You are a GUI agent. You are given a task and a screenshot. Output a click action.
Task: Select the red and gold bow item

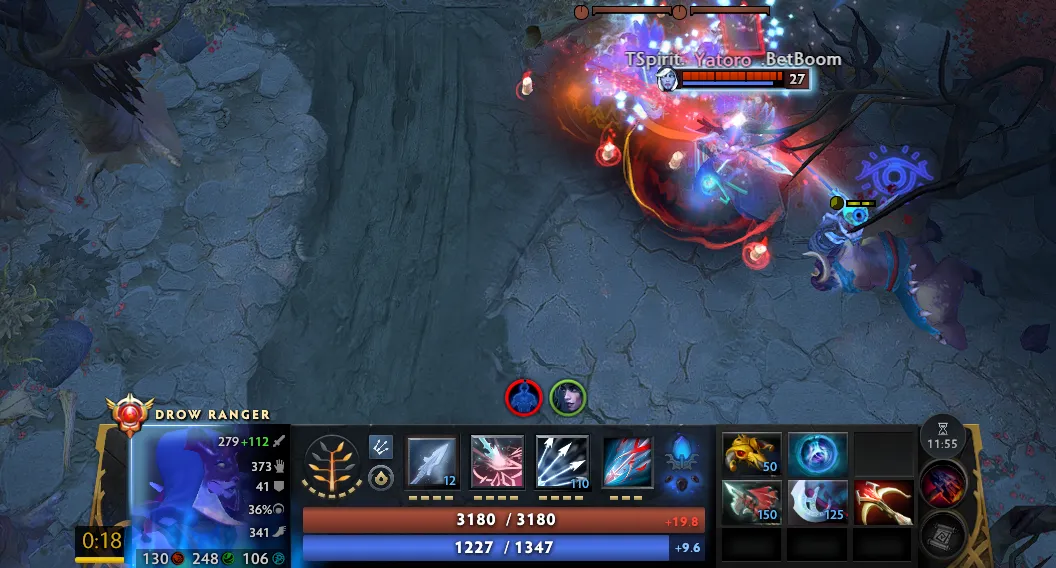coord(883,502)
